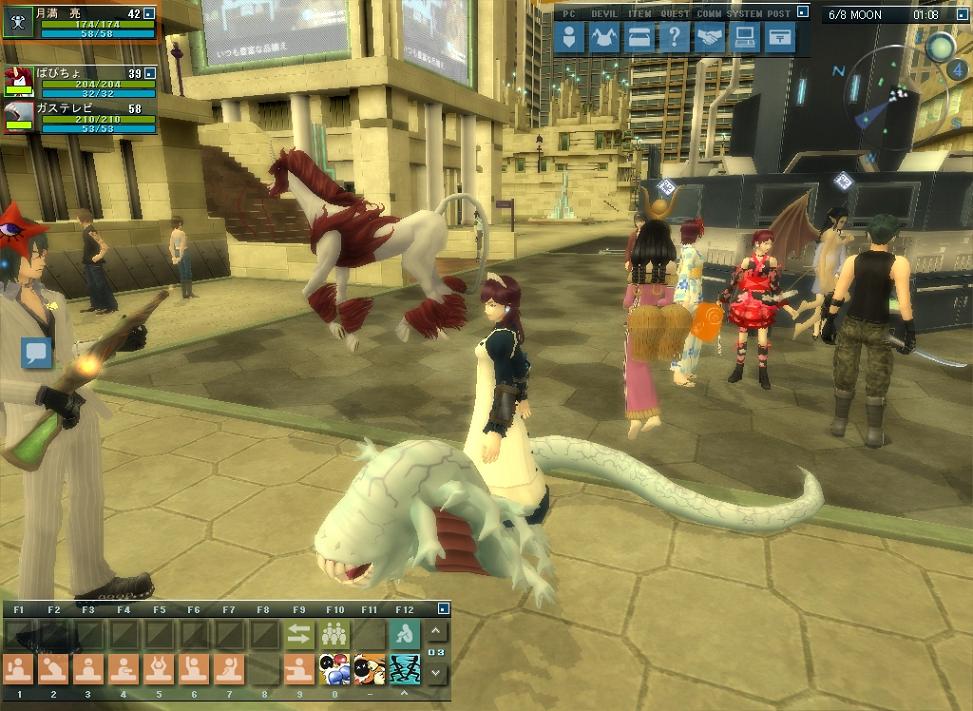Use the sitting figure emote on F12
The width and height of the screenshot is (973, 711).
click(x=402, y=633)
